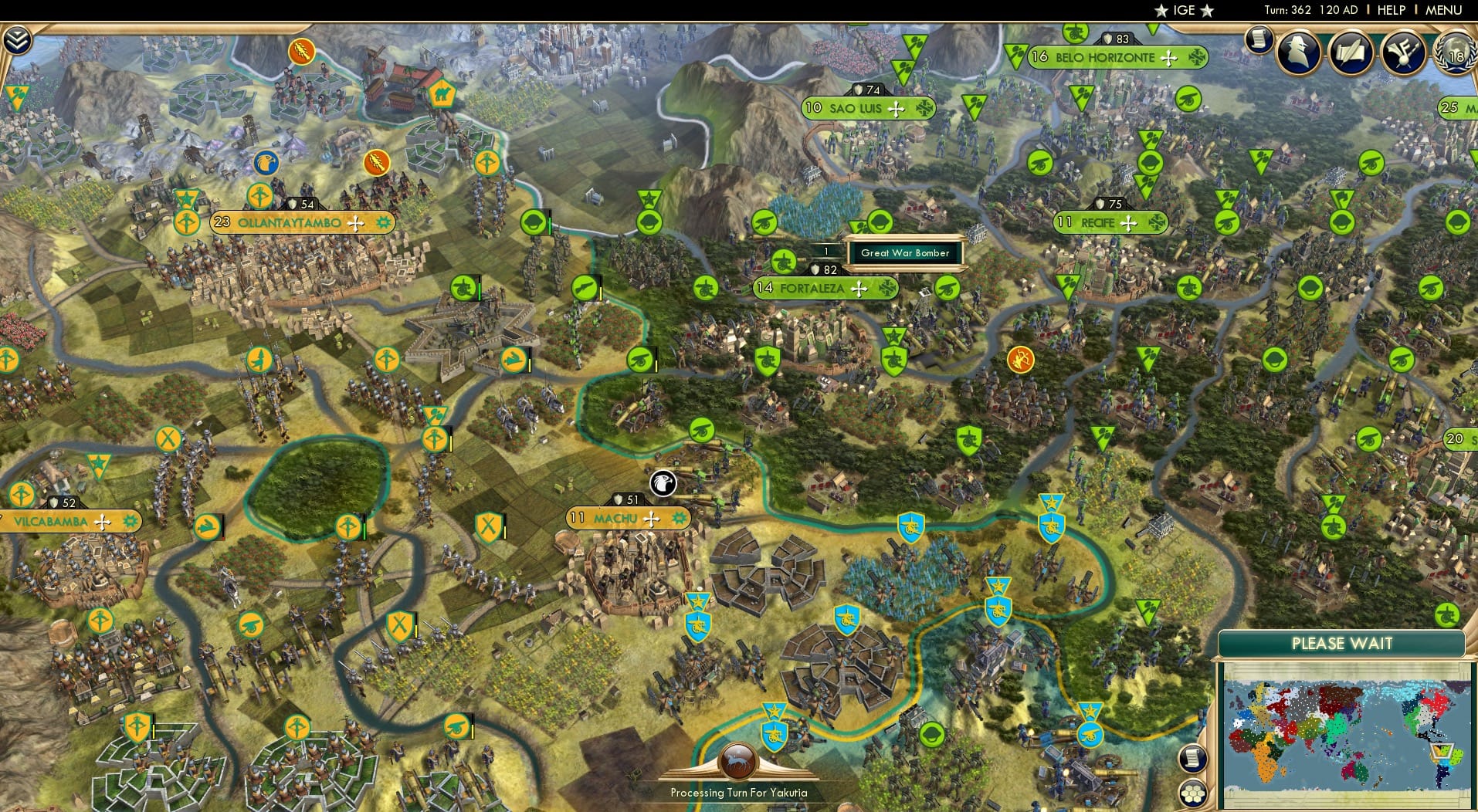
Task: Open the Diplomacy overview quill icon
Action: pyautogui.click(x=1351, y=52)
